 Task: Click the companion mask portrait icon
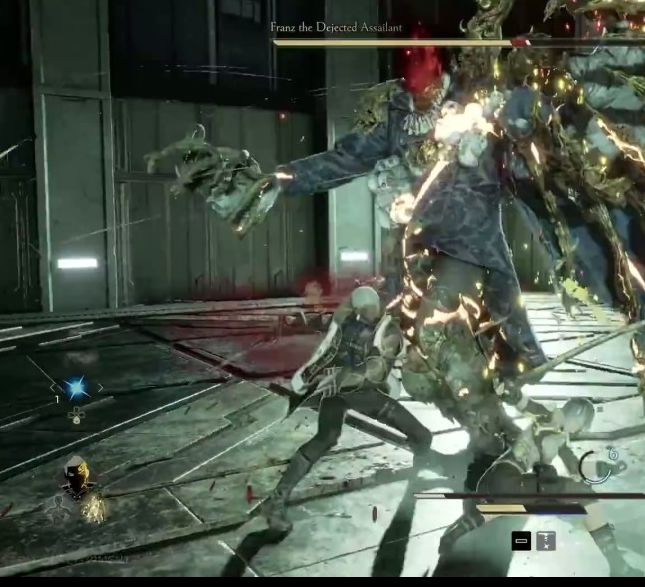76,478
